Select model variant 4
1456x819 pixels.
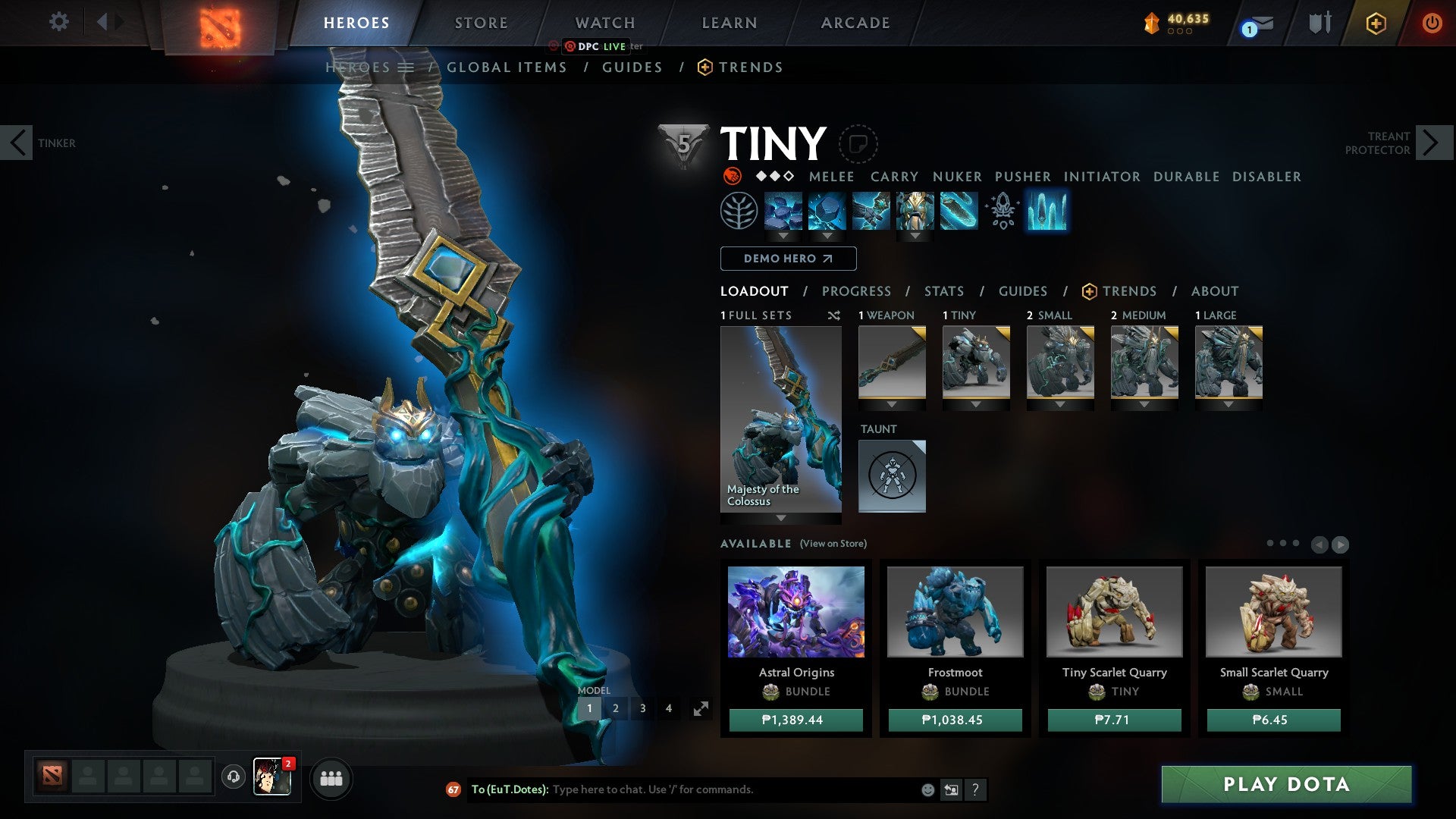pyautogui.click(x=668, y=708)
